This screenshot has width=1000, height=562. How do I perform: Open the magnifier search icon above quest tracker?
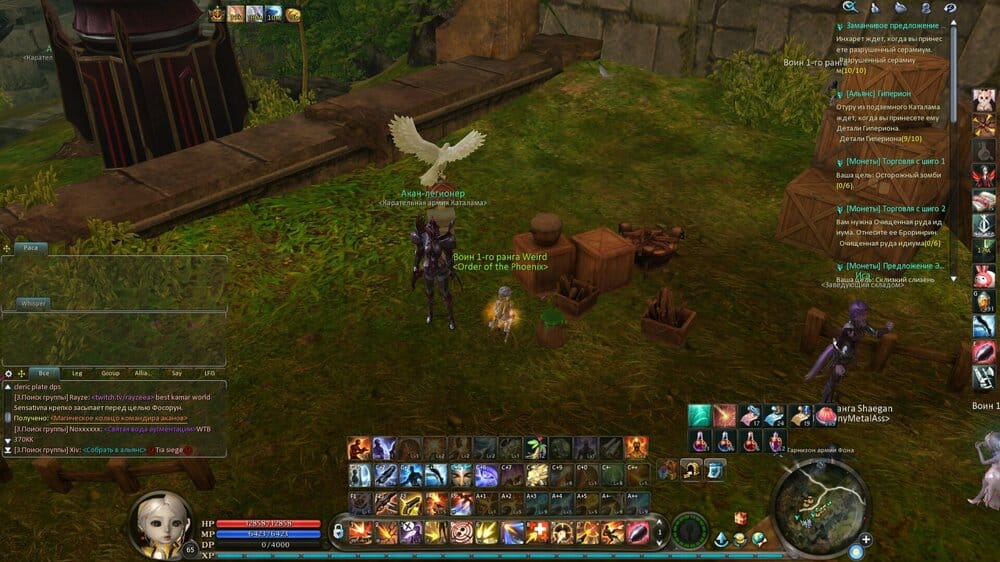(x=850, y=8)
